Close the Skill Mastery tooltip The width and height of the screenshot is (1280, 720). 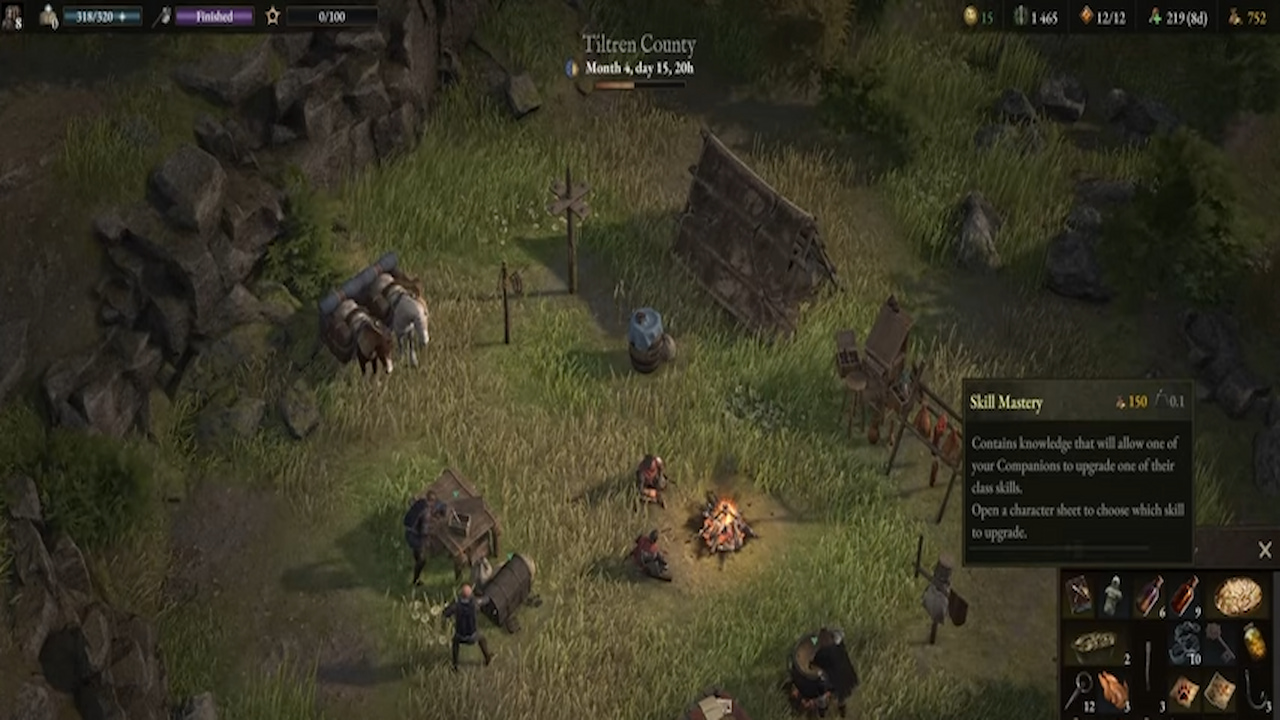click(1265, 549)
